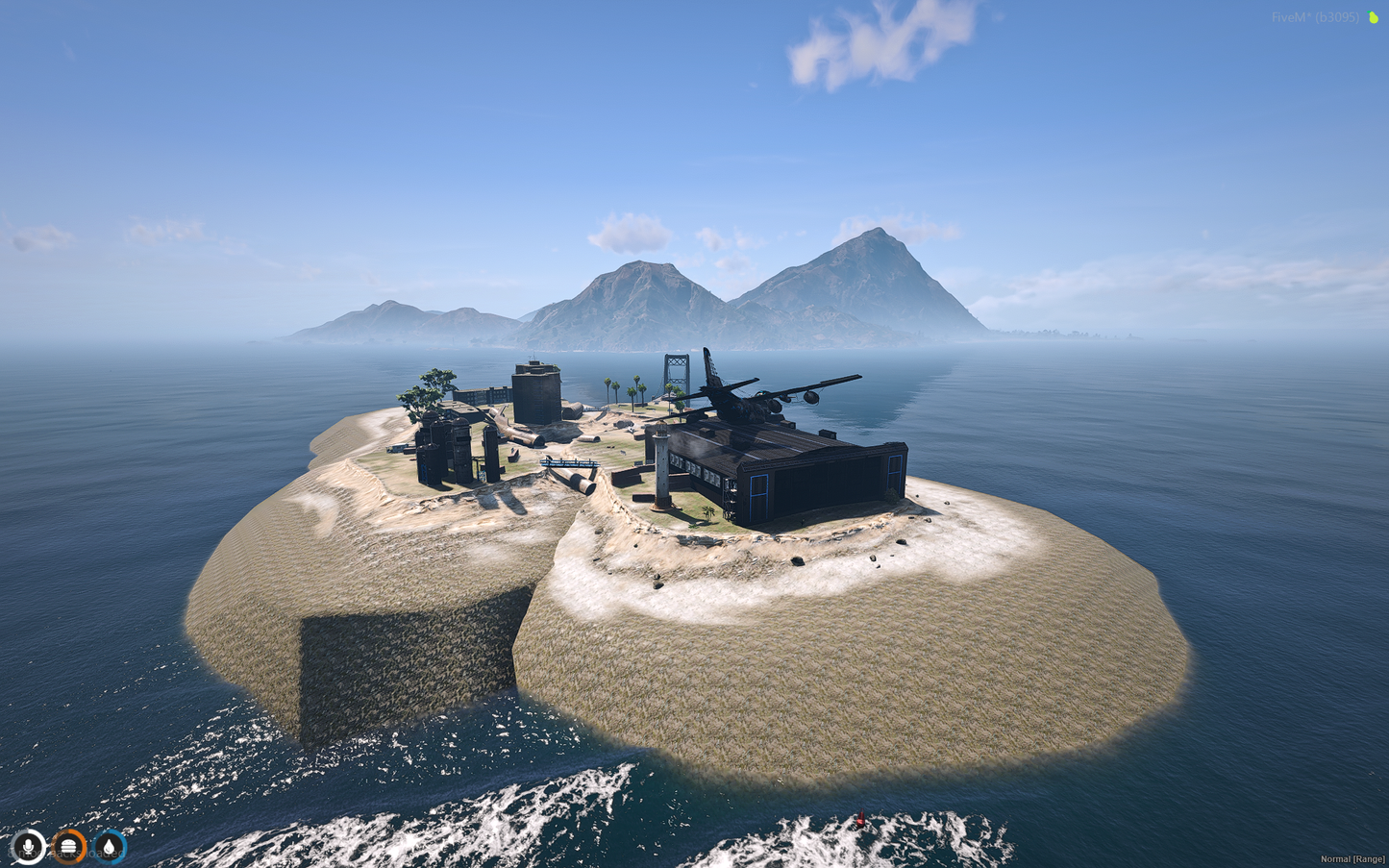Click the microphone voice icon
The height and width of the screenshot is (868, 1389).
(x=29, y=847)
